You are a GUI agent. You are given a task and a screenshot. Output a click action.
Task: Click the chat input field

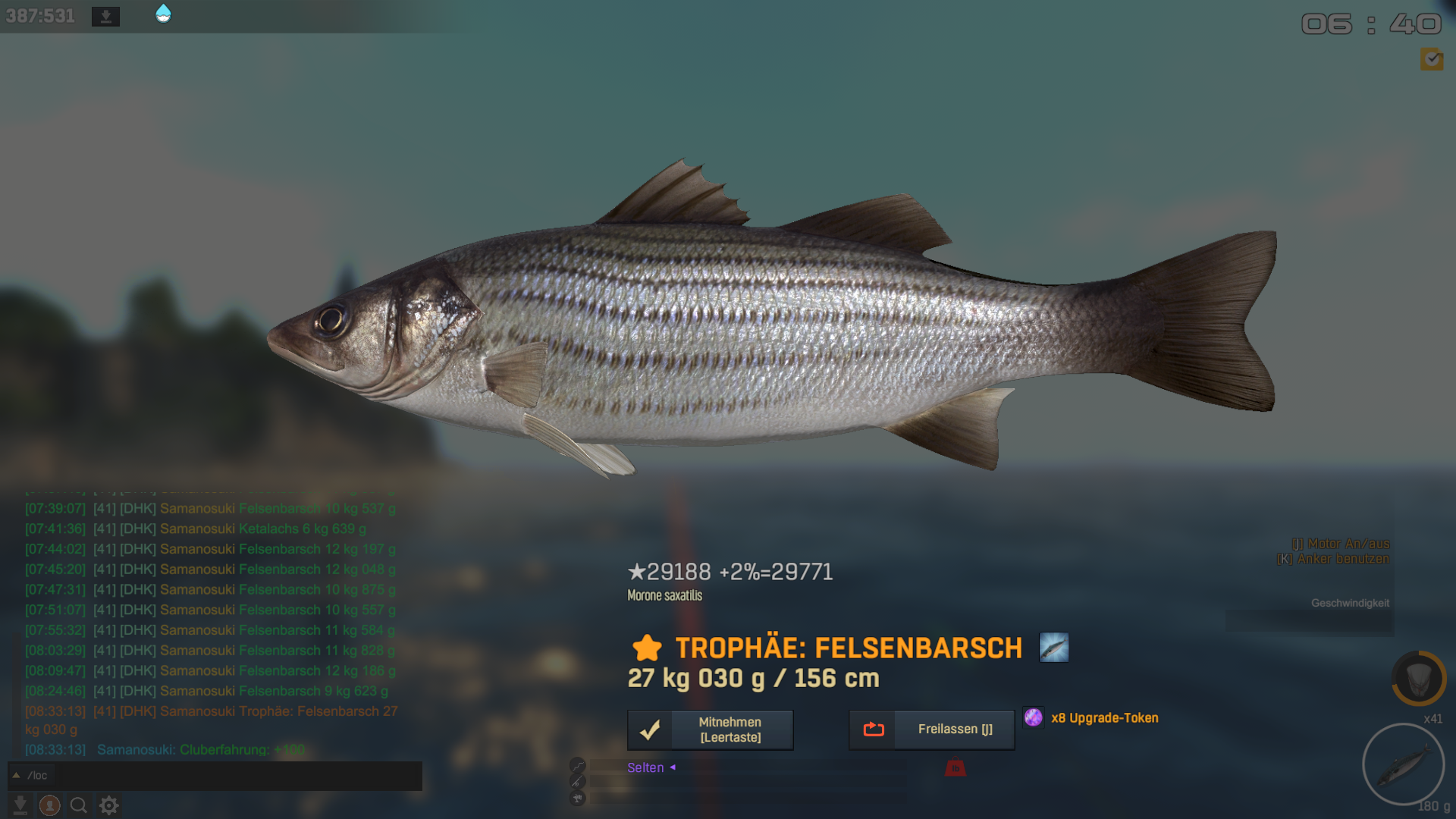pyautogui.click(x=227, y=776)
